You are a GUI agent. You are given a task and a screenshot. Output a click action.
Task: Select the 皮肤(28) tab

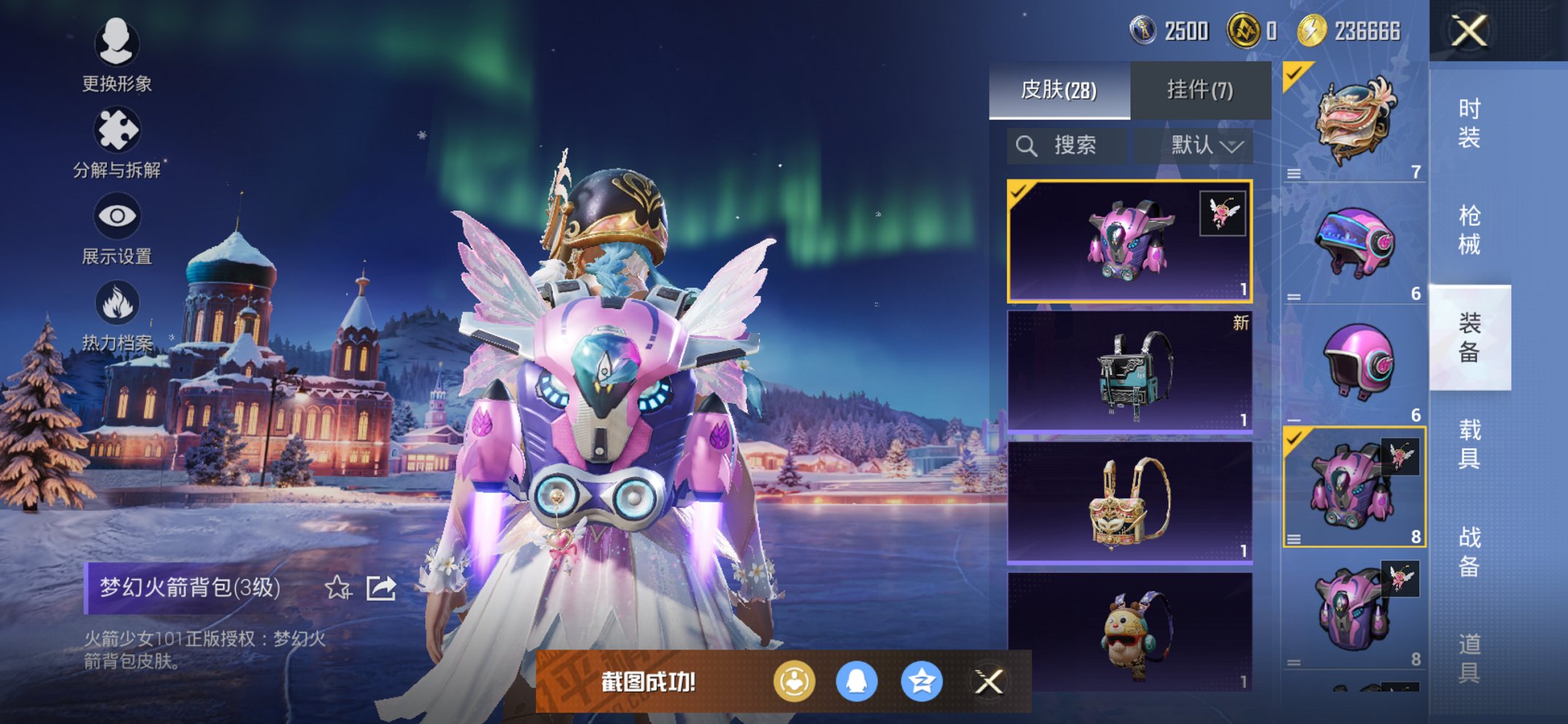(1059, 90)
